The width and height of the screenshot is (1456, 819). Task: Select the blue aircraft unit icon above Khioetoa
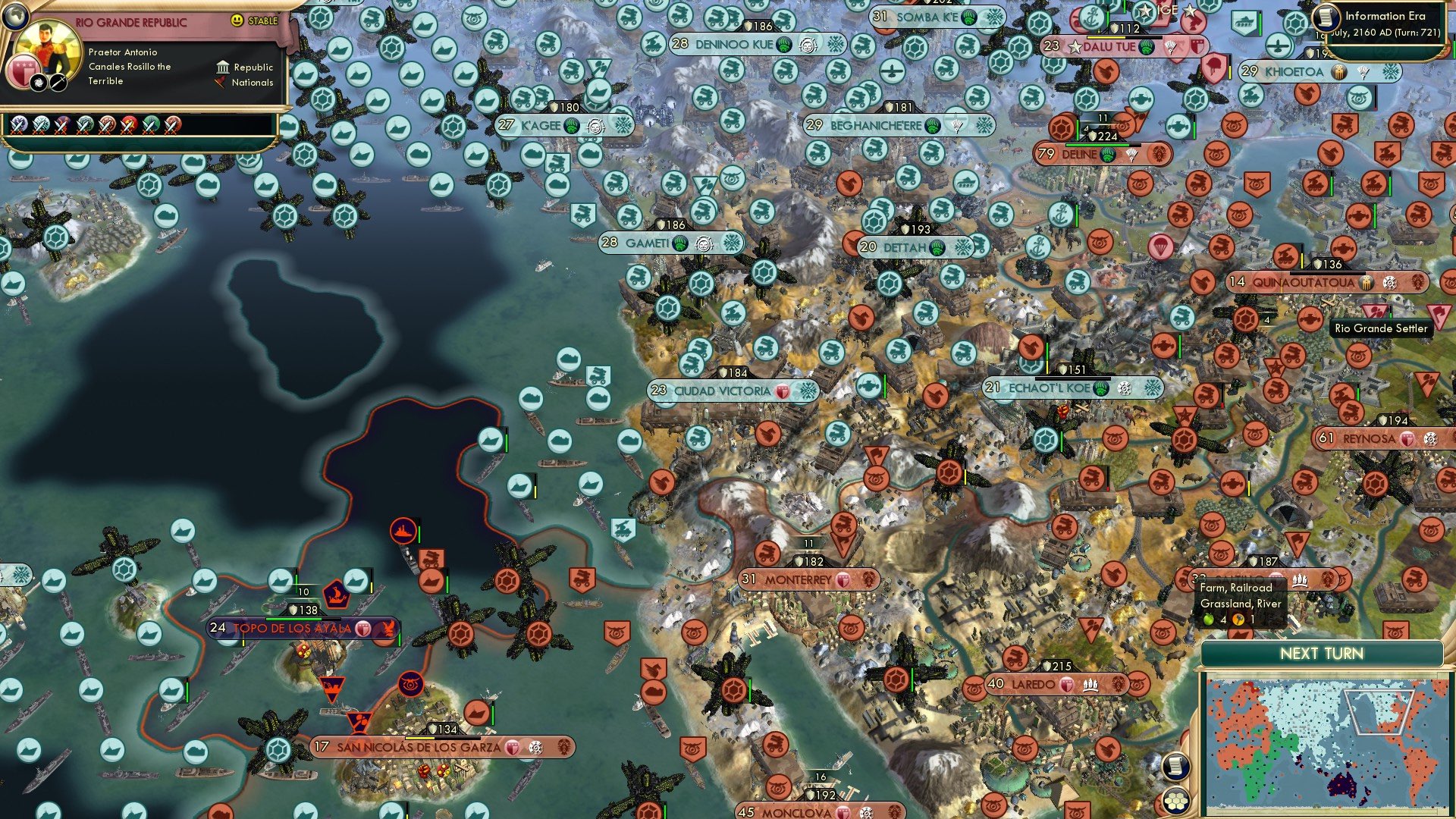[1278, 45]
